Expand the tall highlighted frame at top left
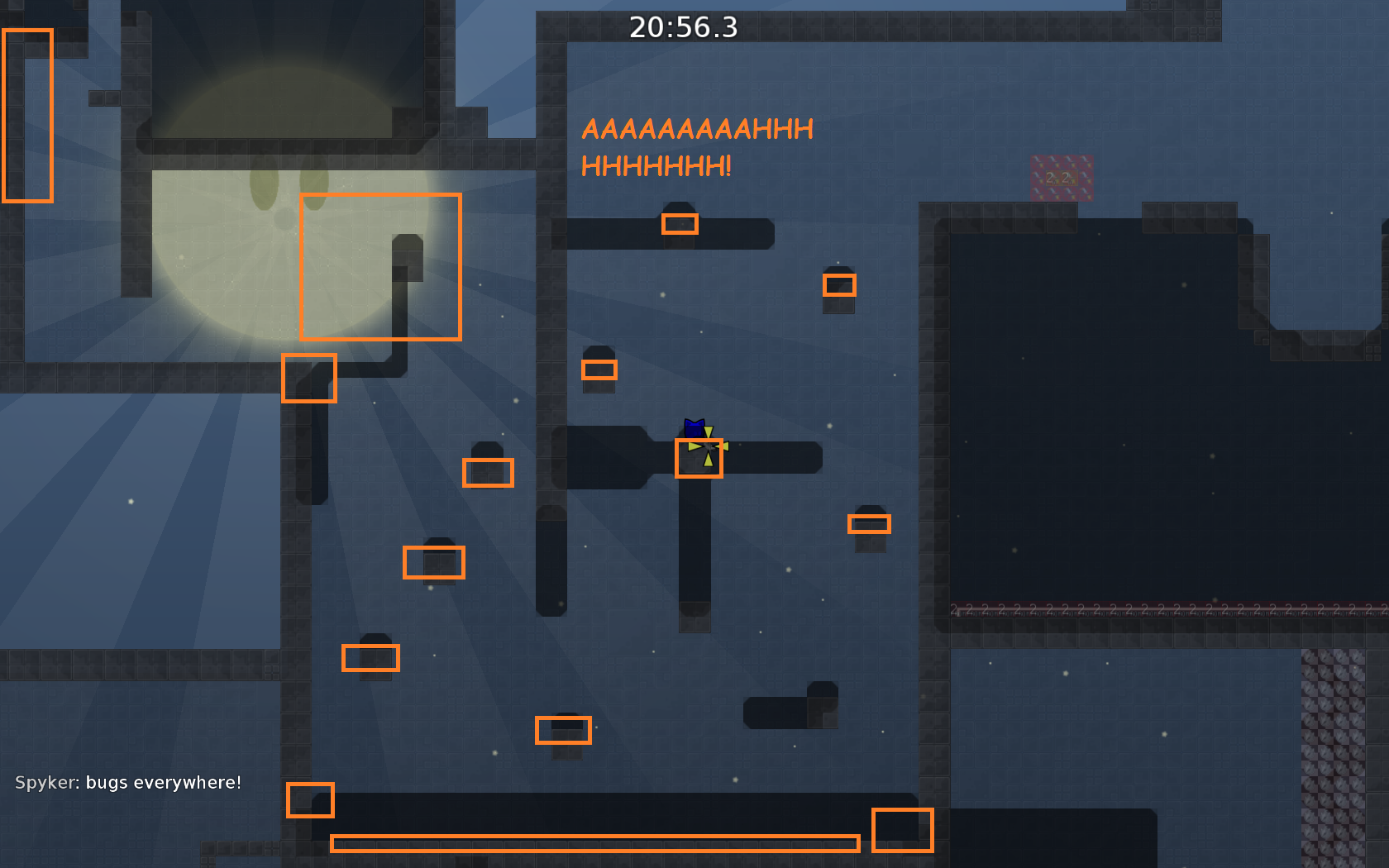This screenshot has width=1389, height=868. [27, 116]
